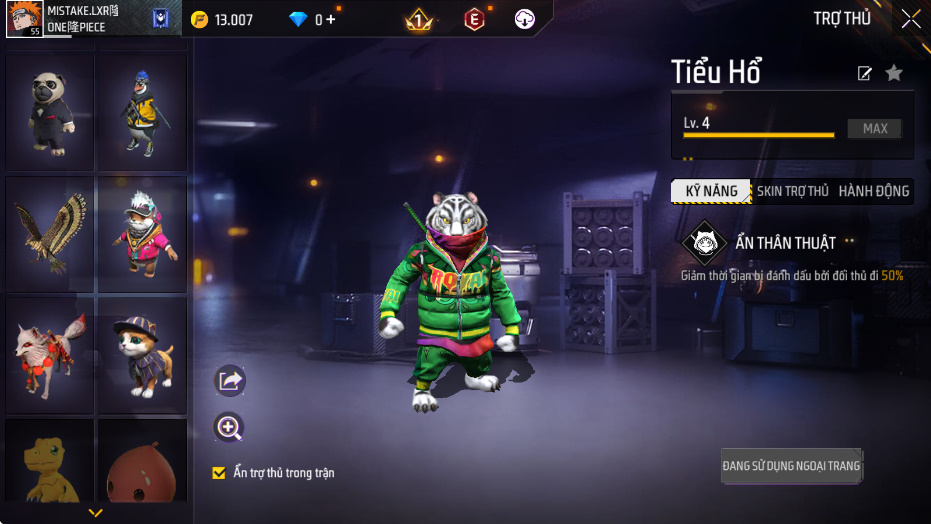Share the pet using the arrow icon

coord(230,380)
